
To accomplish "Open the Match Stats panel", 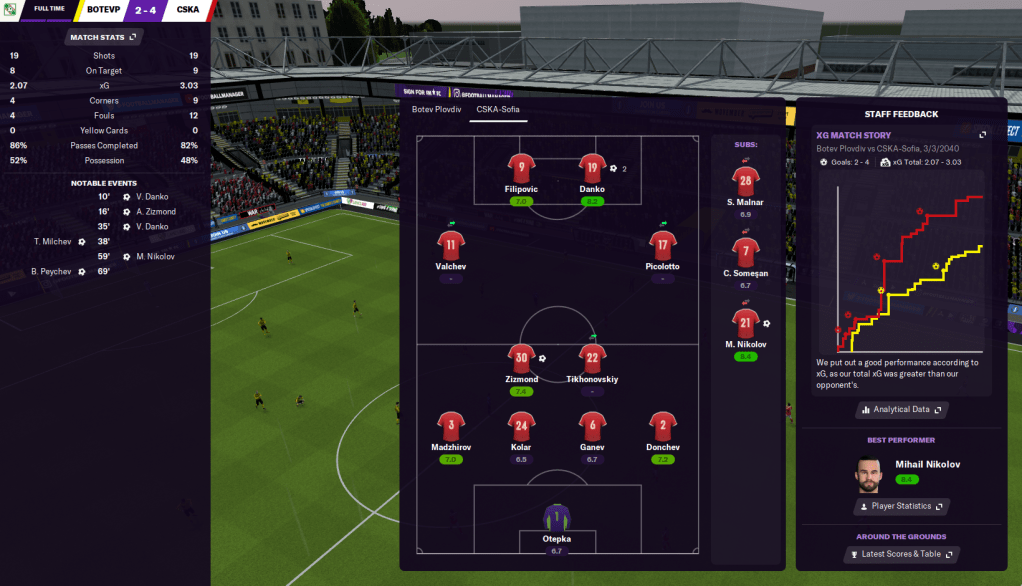I will (x=105, y=37).
